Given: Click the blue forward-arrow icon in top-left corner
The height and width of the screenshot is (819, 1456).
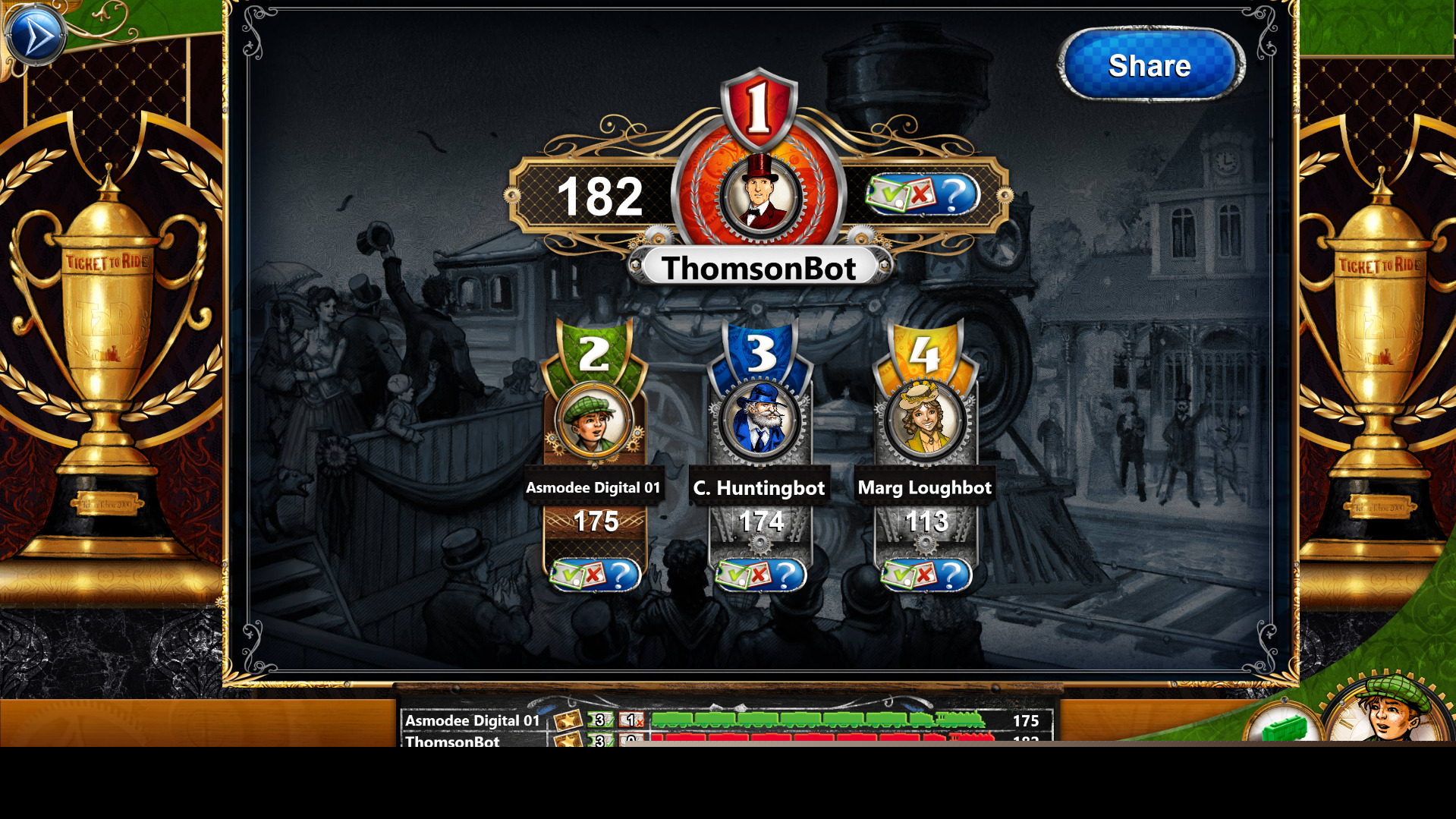Looking at the screenshot, I should (35, 33).
